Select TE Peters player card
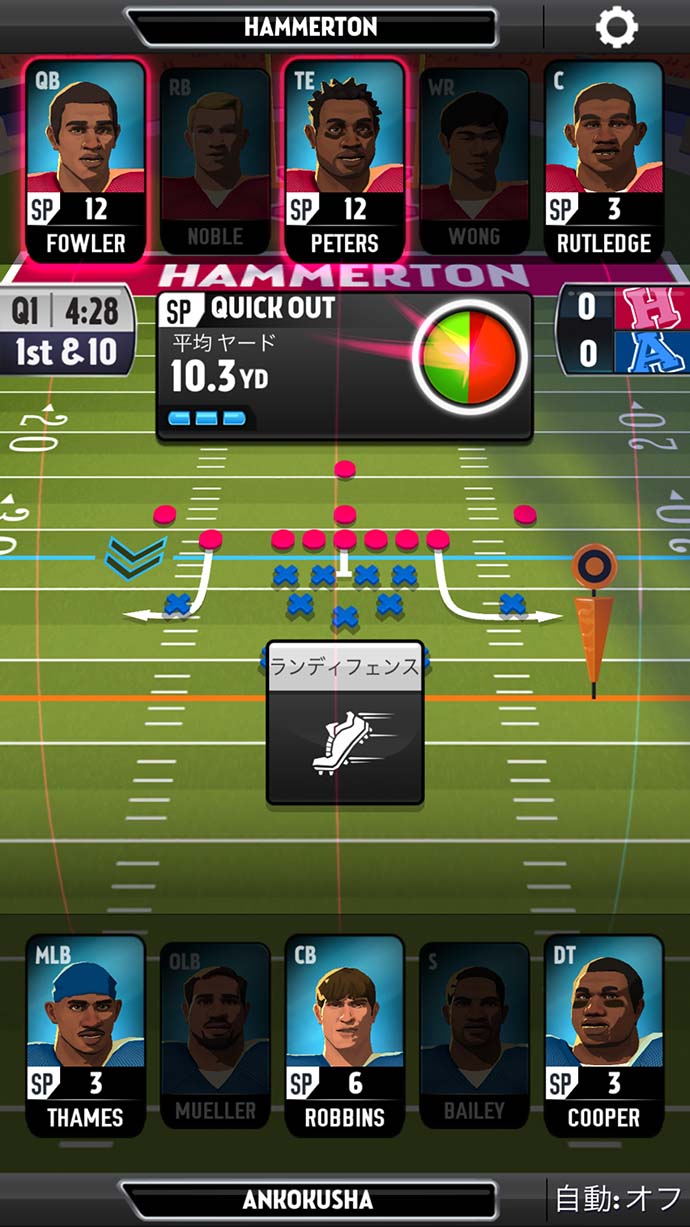The height and width of the screenshot is (1227, 690). click(345, 160)
